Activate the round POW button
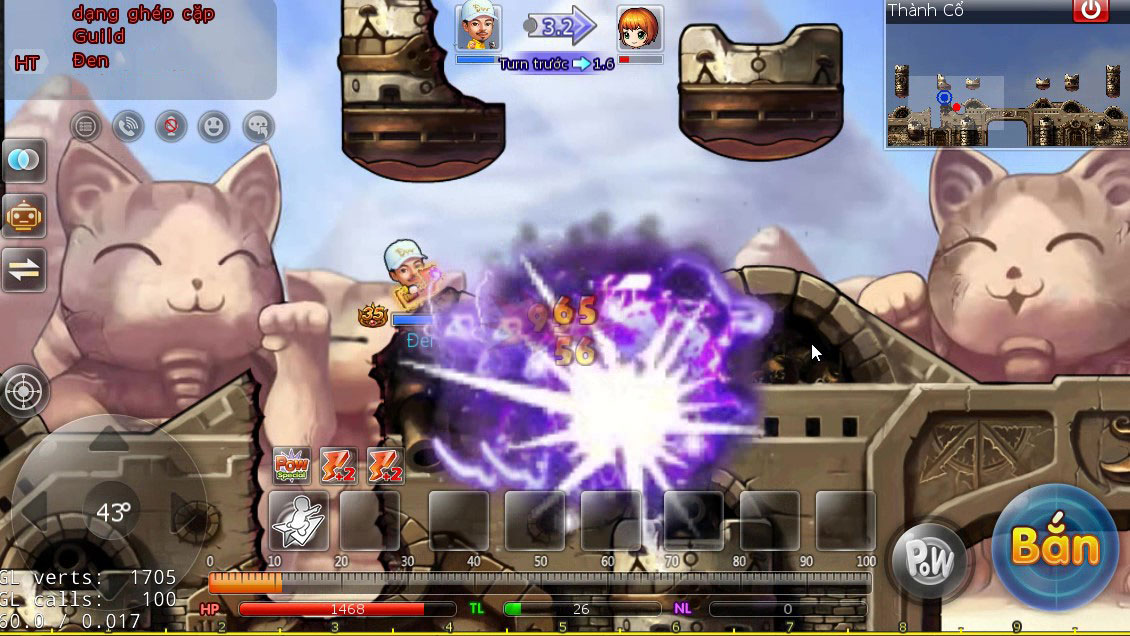 (x=929, y=560)
